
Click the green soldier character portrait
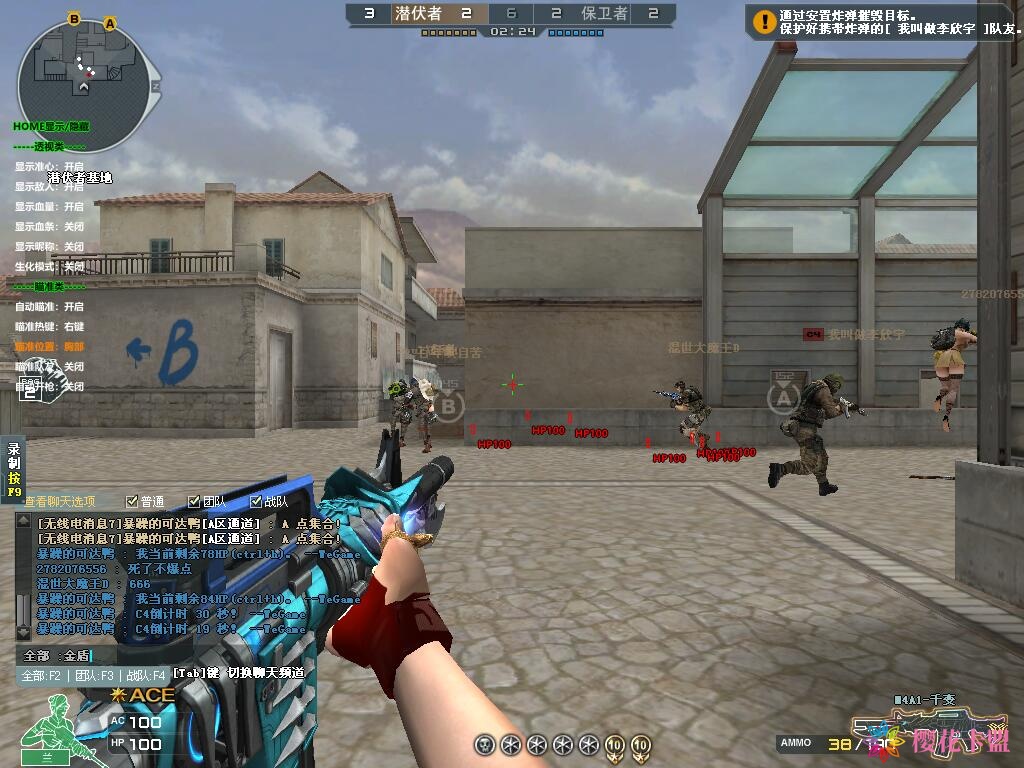(x=50, y=722)
